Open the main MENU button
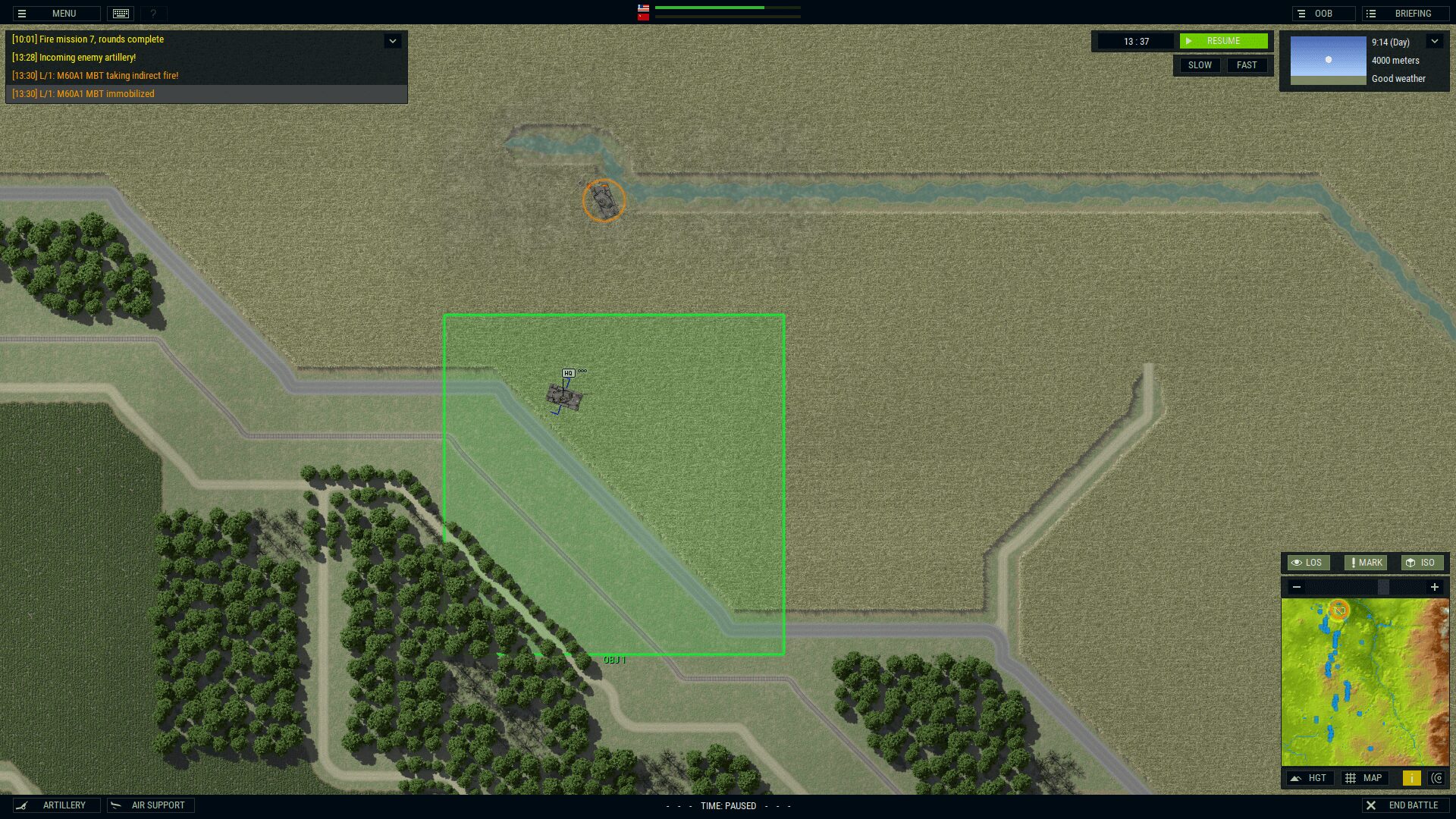The image size is (1456, 819). point(56,14)
